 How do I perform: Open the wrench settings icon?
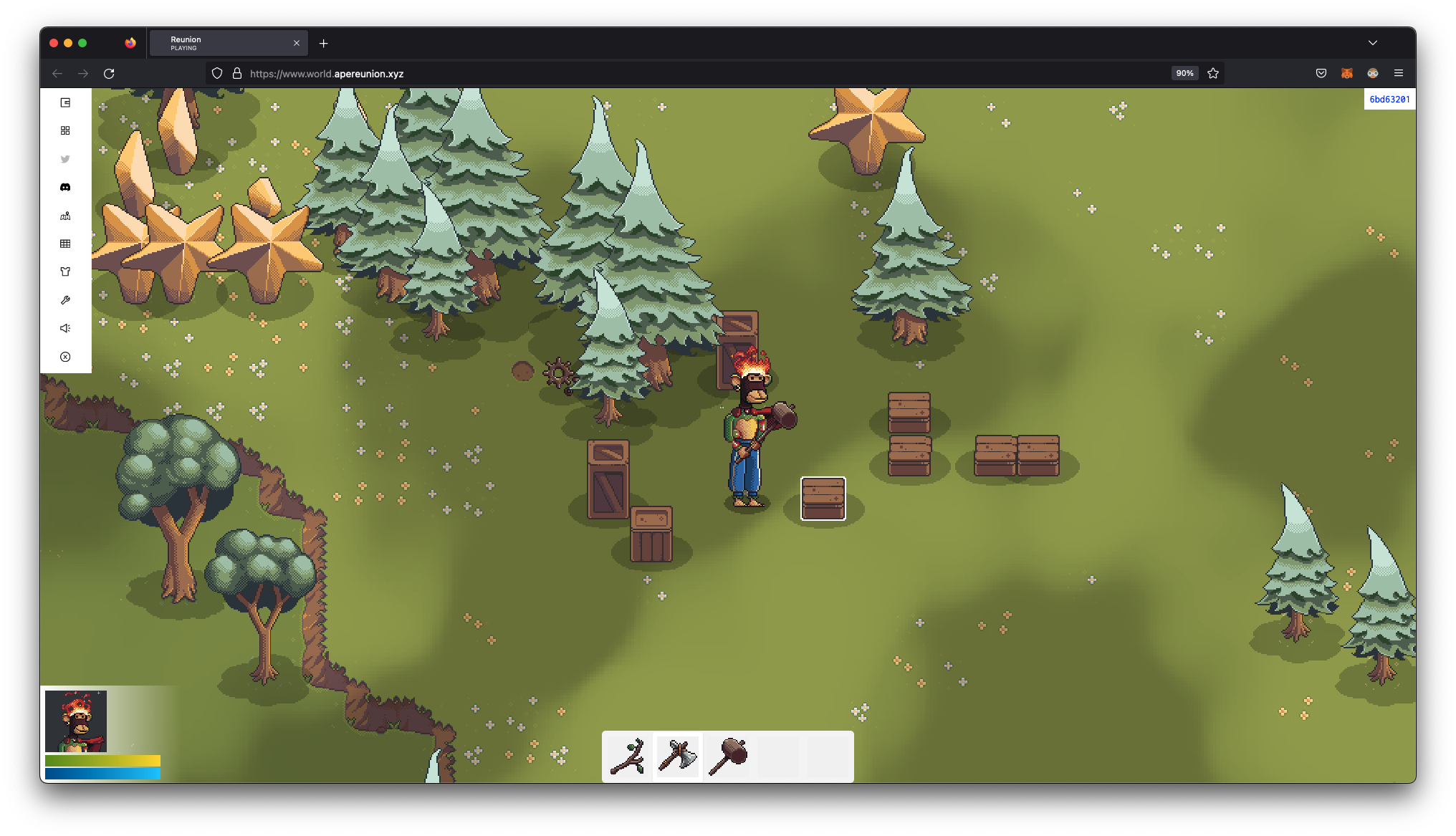point(65,300)
